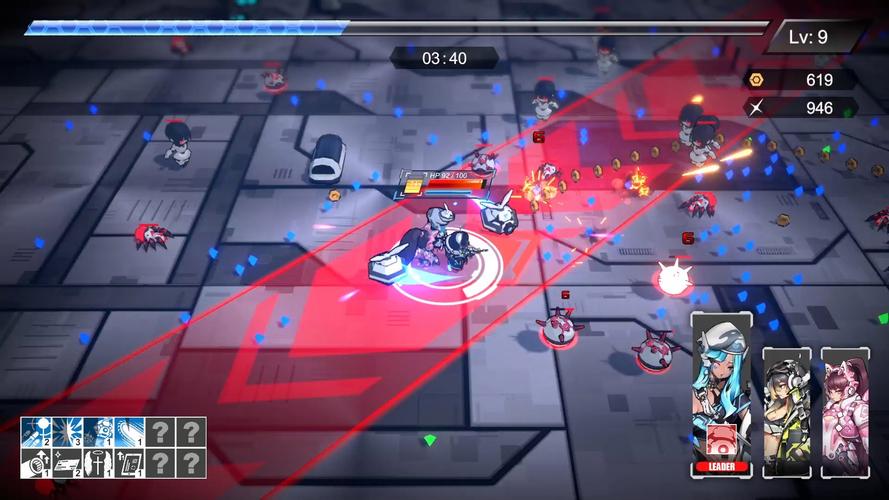This screenshot has height=500, width=889.
Task: Click the coin upgrade passive icon
Action: point(36,463)
